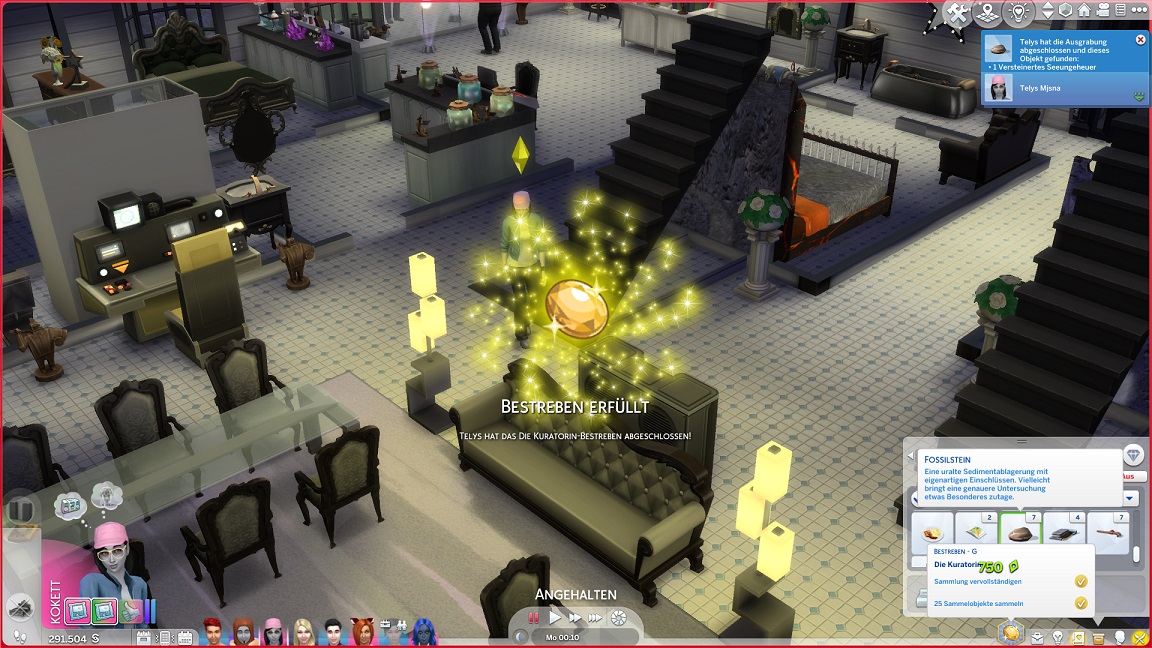Open the career briefcase panel

coord(1037,637)
